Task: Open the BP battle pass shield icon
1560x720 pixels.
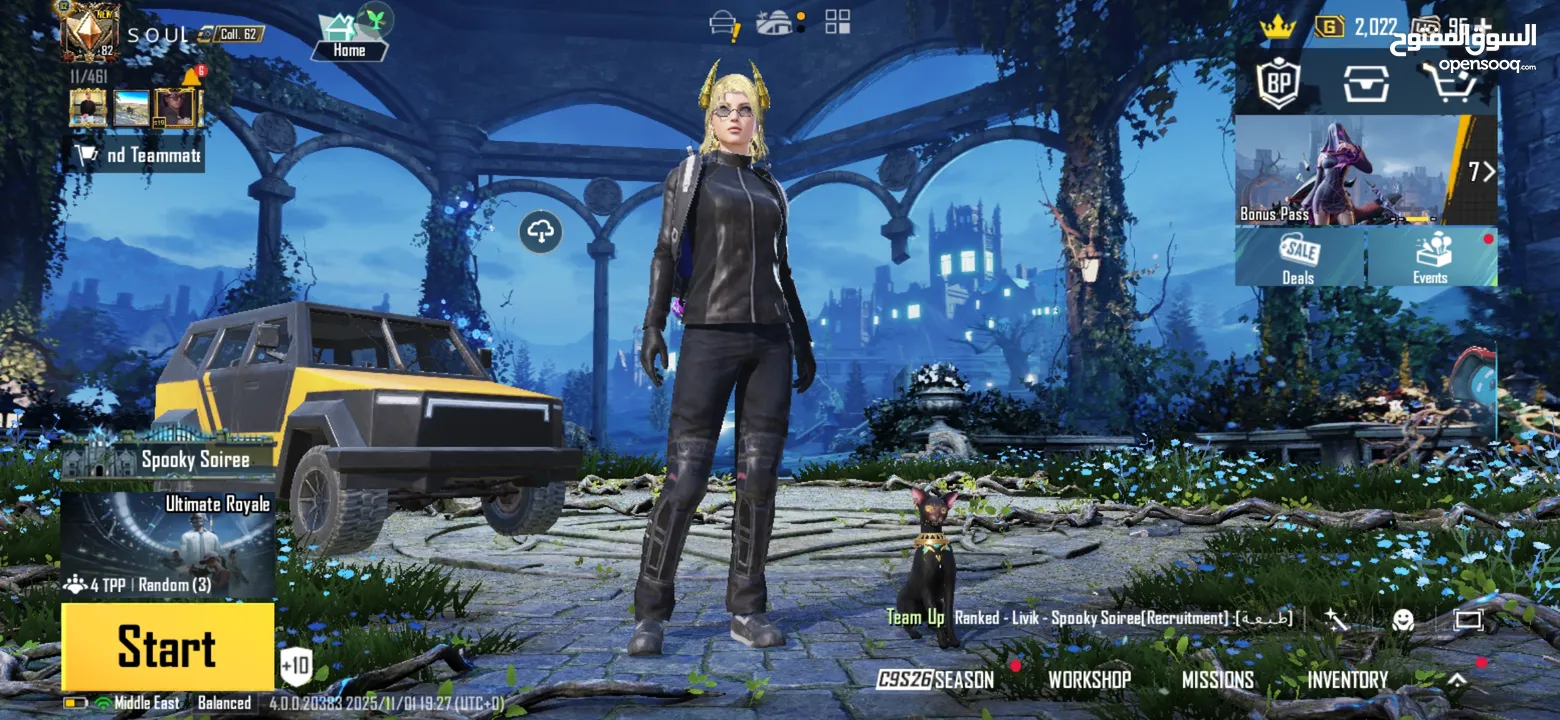Action: (x=1277, y=84)
